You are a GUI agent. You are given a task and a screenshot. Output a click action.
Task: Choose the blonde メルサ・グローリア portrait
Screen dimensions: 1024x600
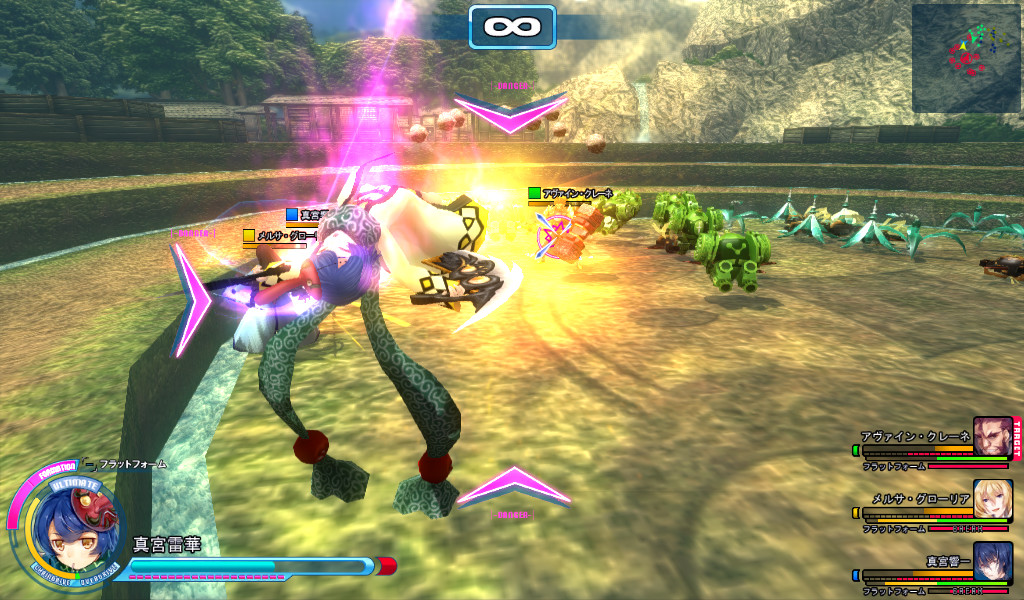[993, 499]
